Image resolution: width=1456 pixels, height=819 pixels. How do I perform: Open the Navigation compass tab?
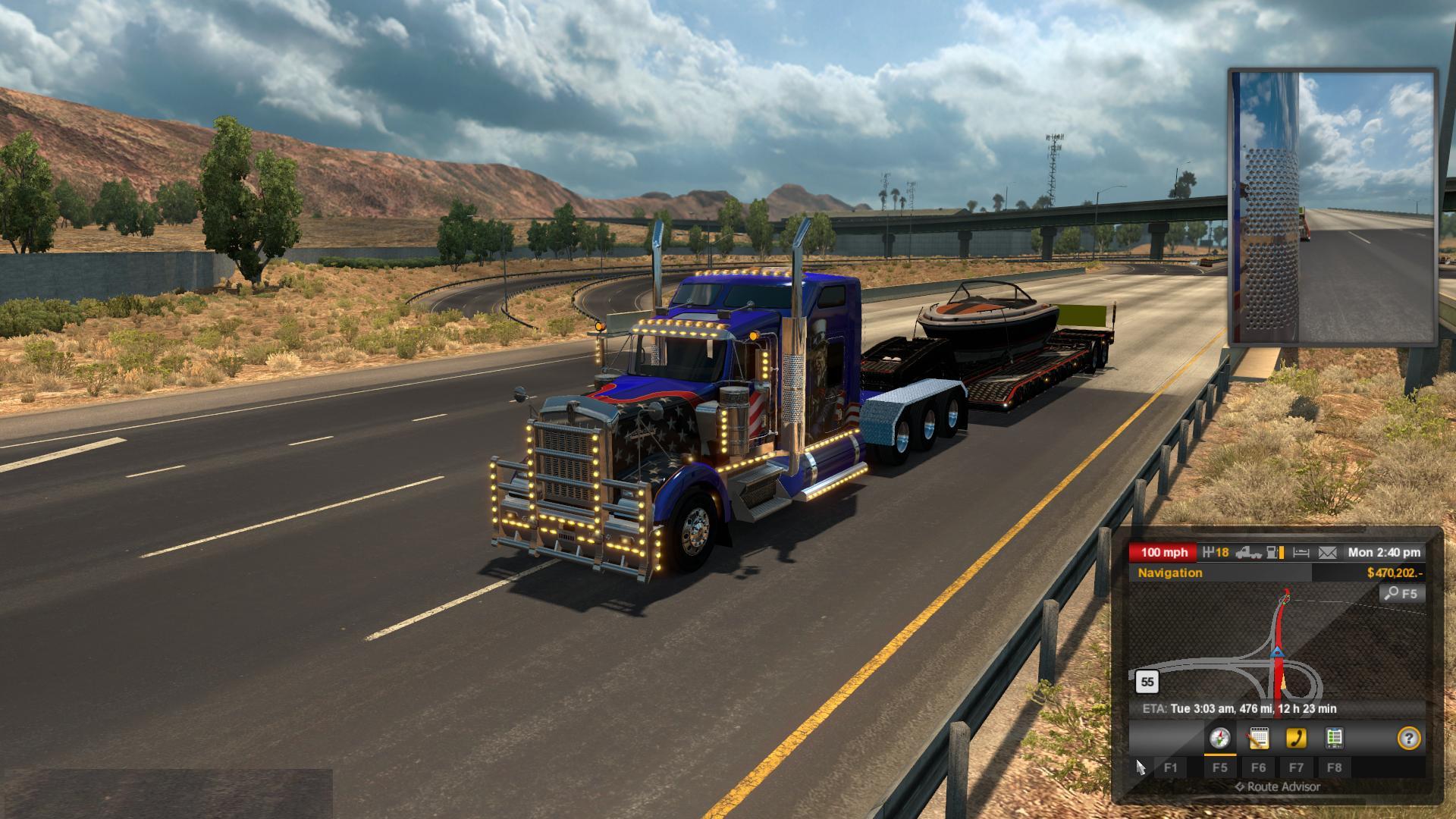(x=1219, y=738)
